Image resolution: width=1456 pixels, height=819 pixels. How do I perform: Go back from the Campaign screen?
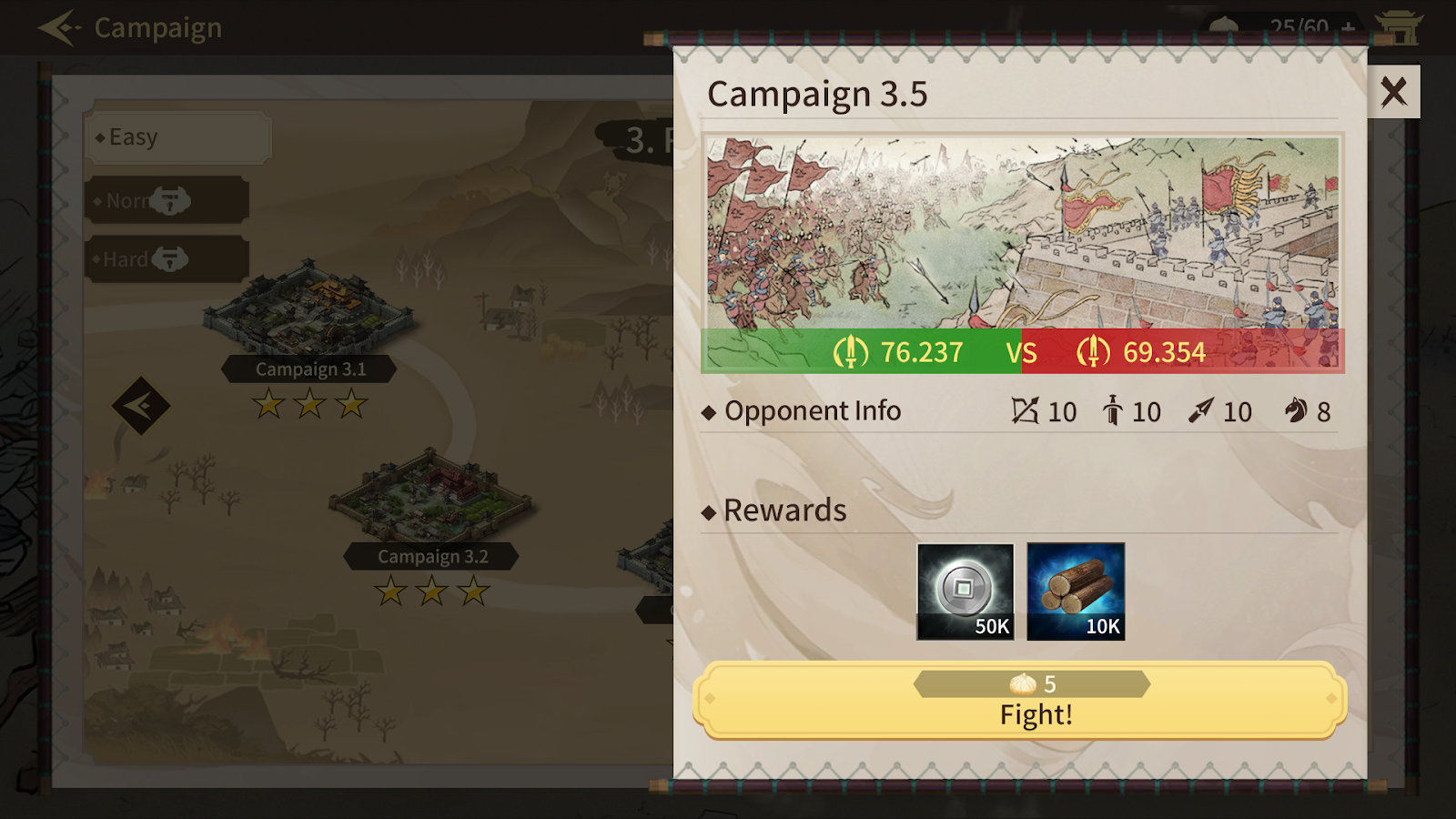[x=60, y=28]
